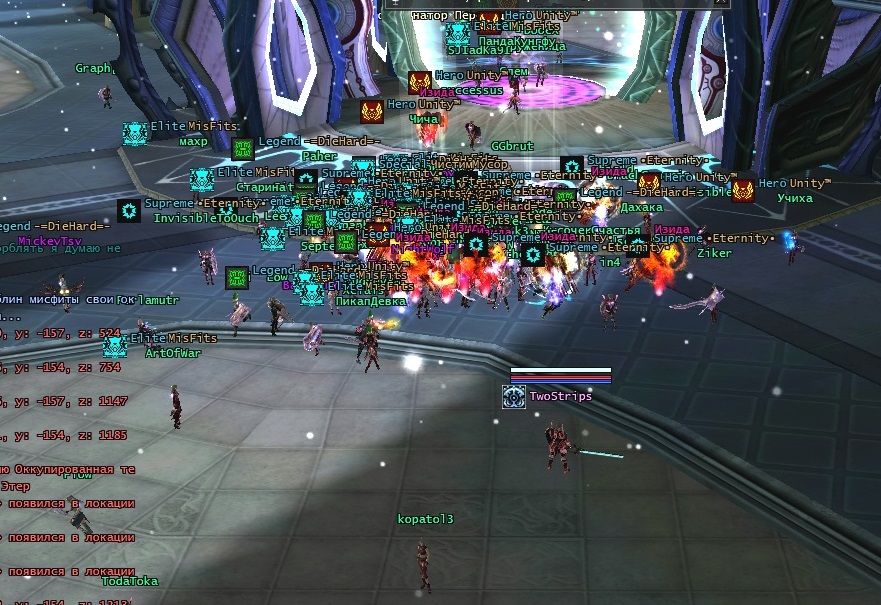Target the player labeled kopatol3

[425, 519]
